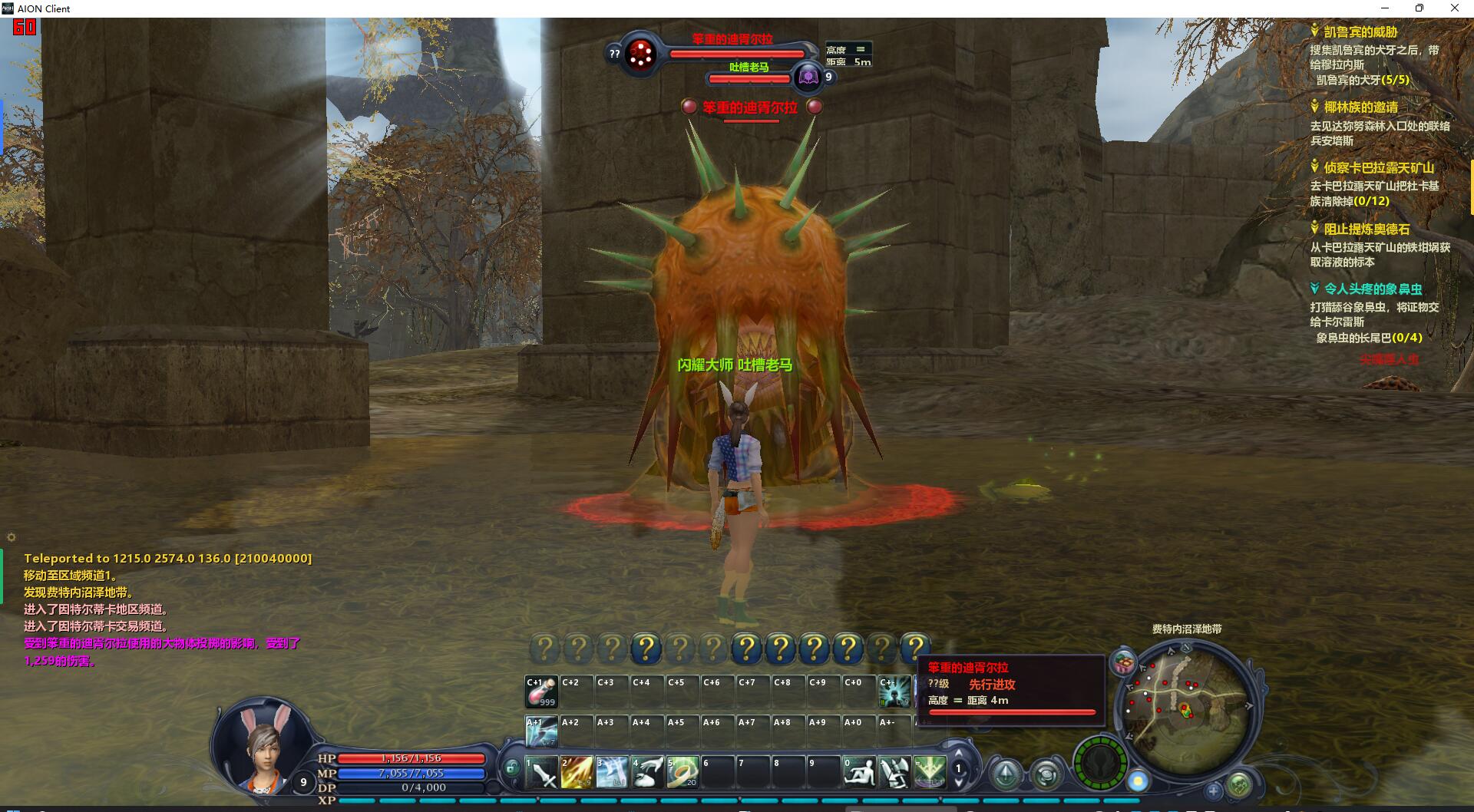
Task: Activate the axe and armor hotbar icon
Action: tap(894, 771)
